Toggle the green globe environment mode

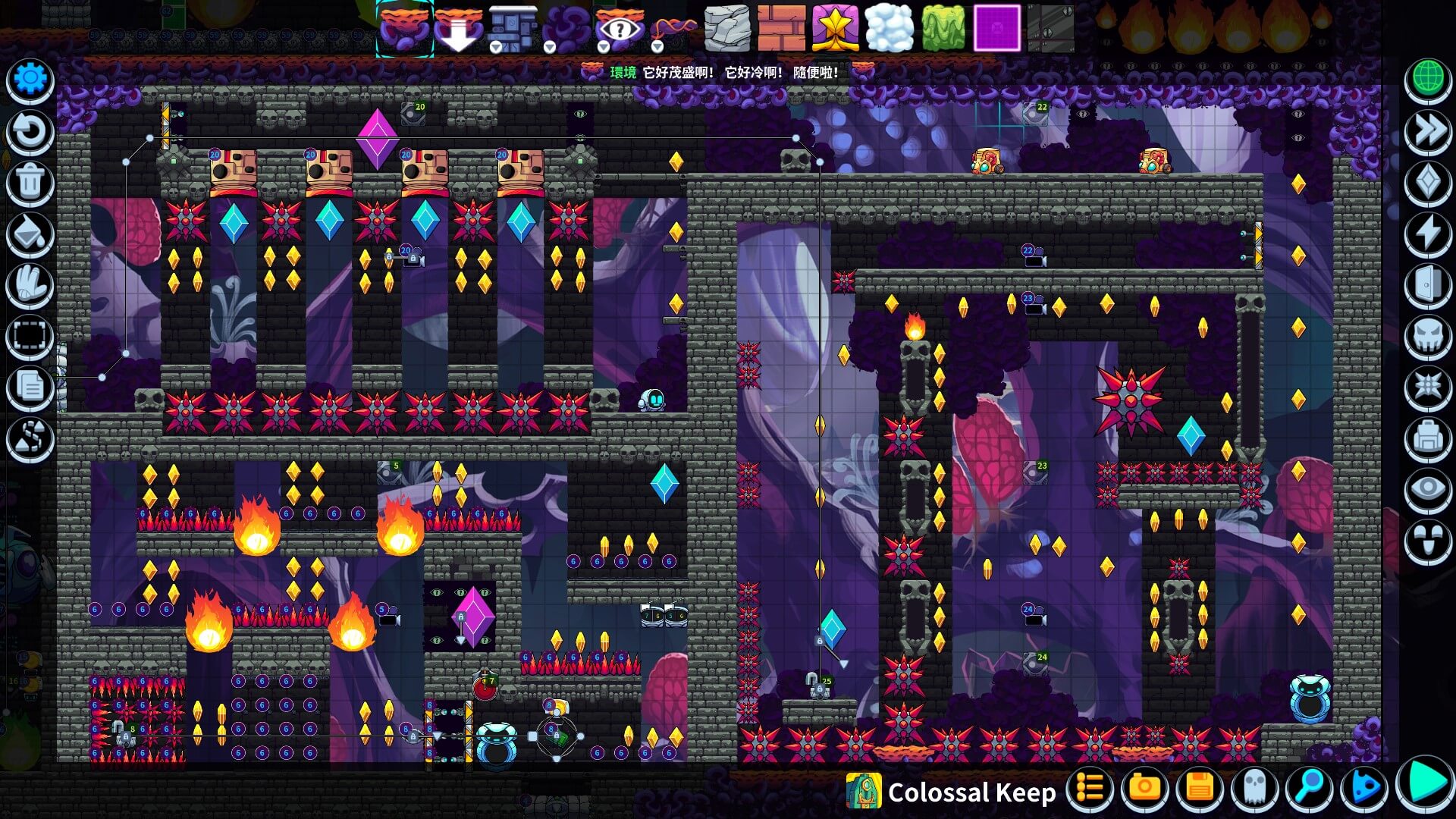[1428, 78]
